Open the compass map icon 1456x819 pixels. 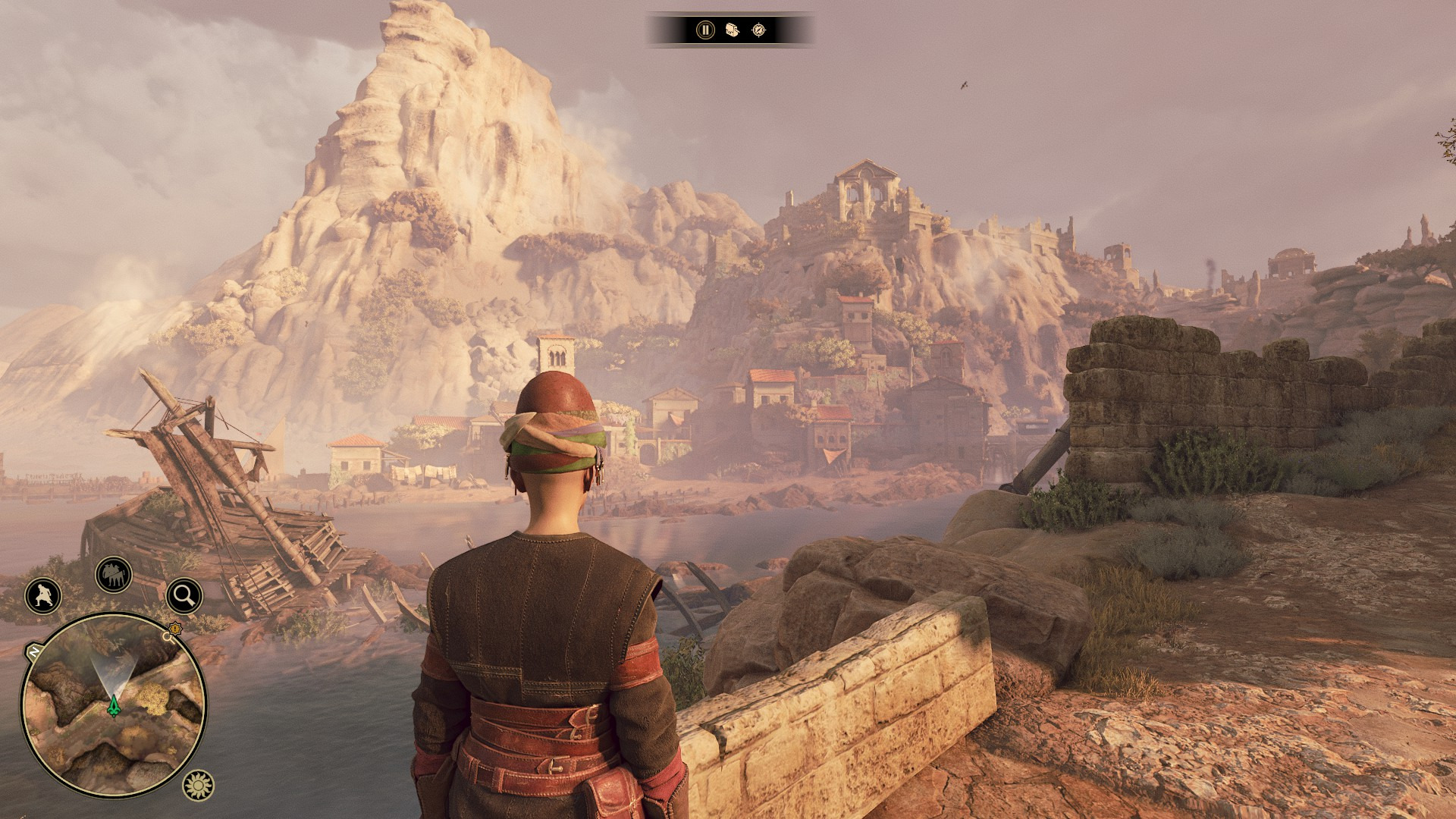pos(758,30)
